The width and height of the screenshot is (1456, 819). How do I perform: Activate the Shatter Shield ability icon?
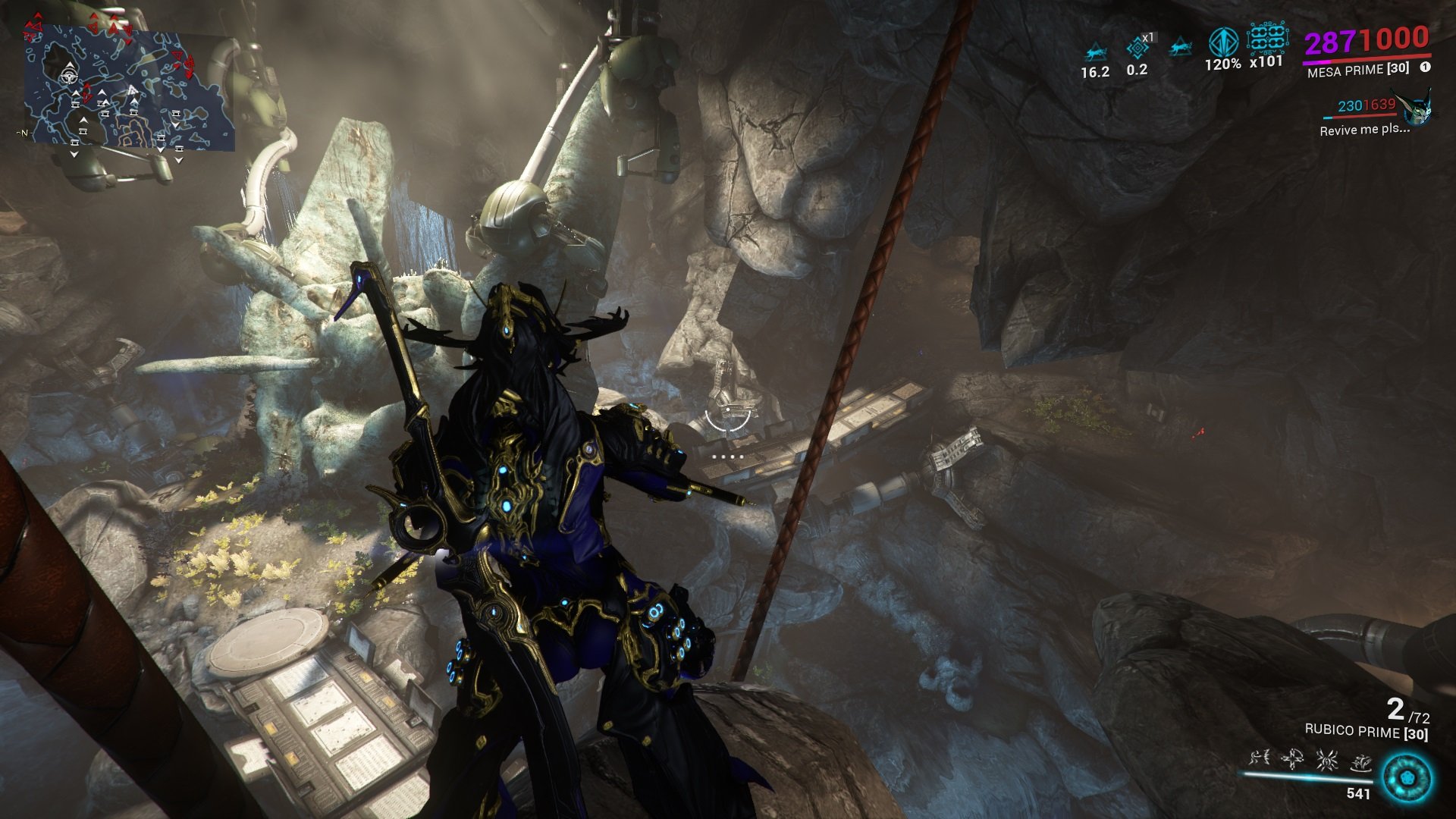click(x=1326, y=758)
